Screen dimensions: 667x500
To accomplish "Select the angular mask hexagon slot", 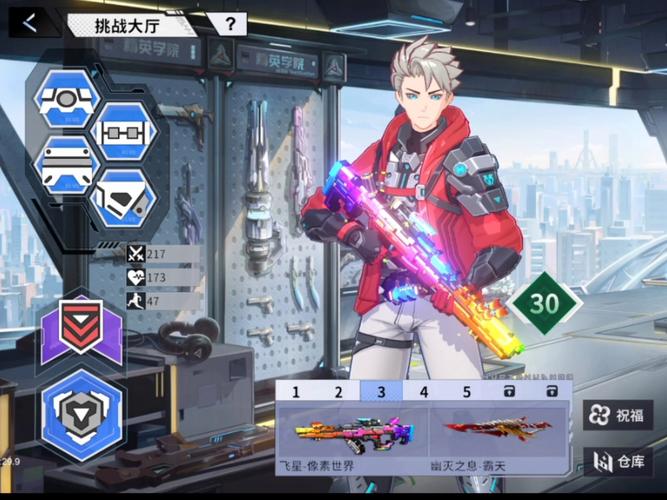I will pos(124,196).
